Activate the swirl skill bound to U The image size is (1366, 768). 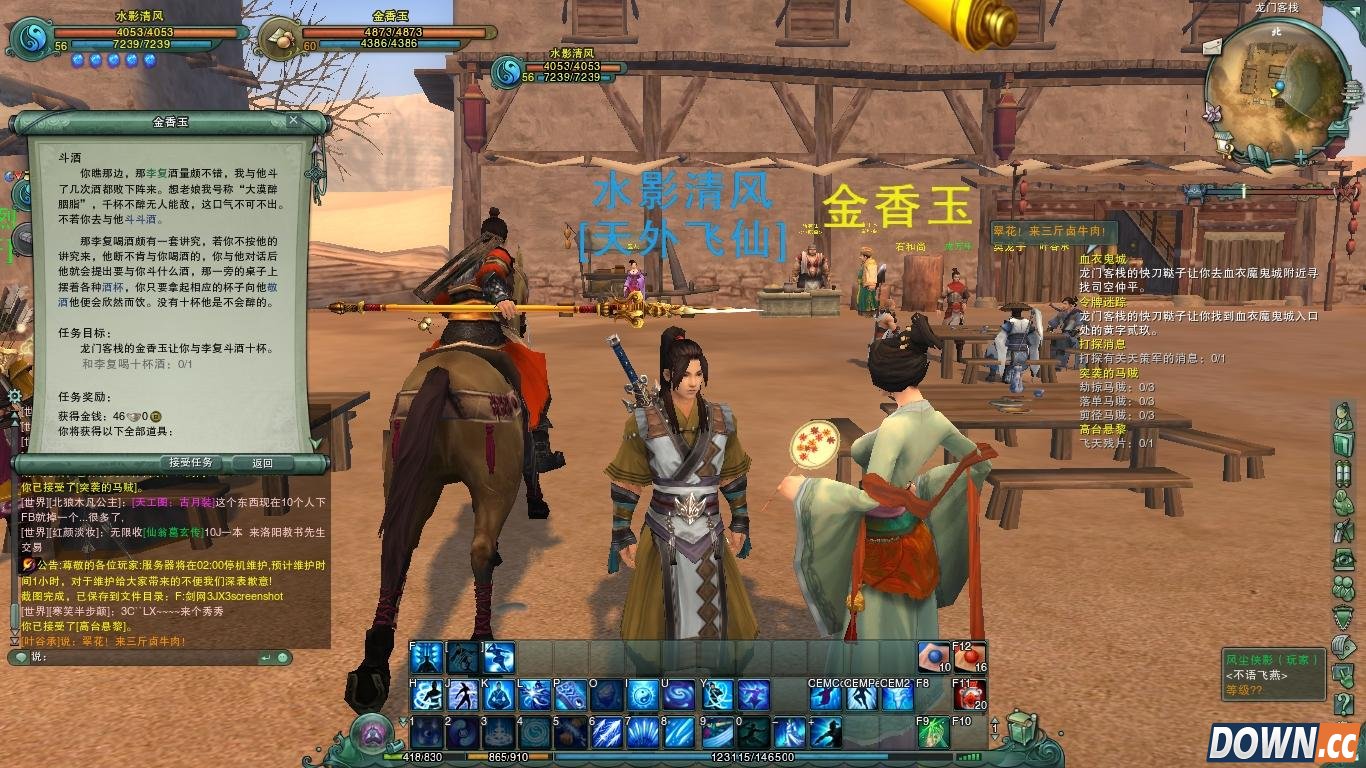coord(678,695)
